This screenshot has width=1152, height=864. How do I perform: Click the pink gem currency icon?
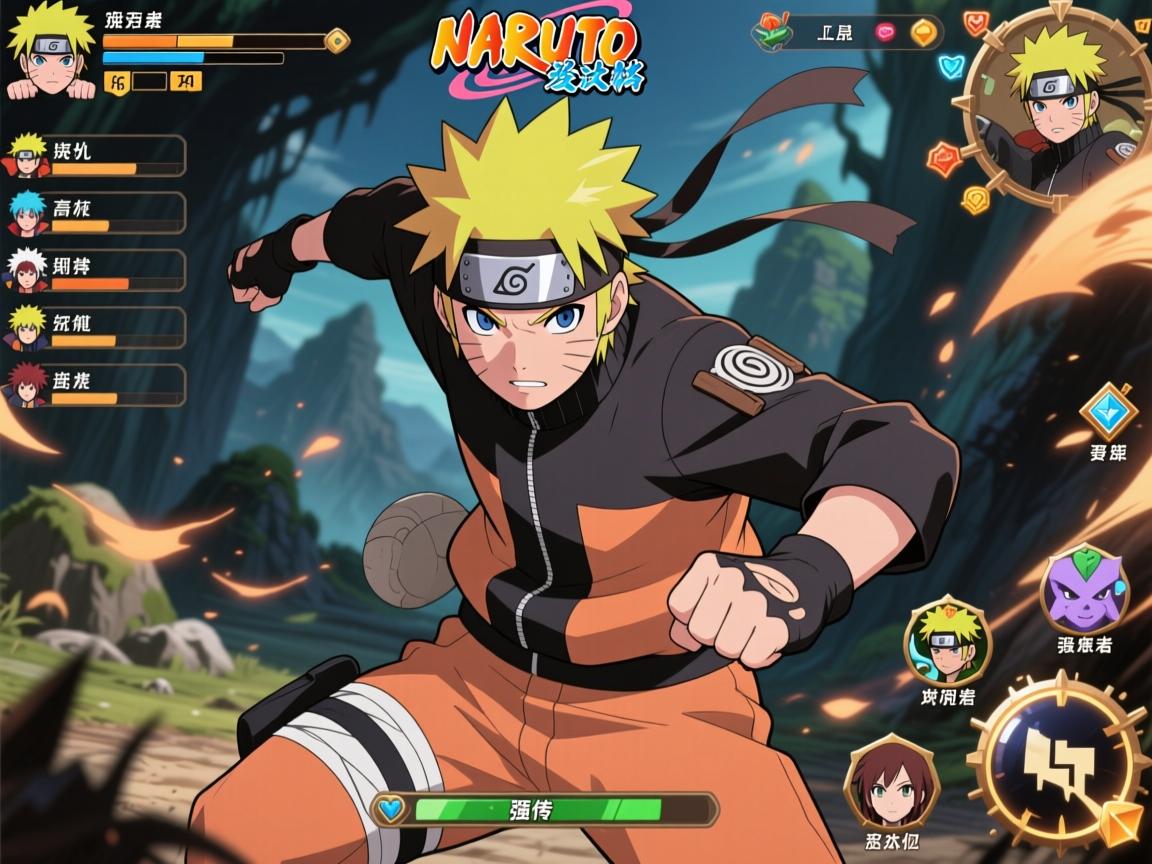point(885,32)
